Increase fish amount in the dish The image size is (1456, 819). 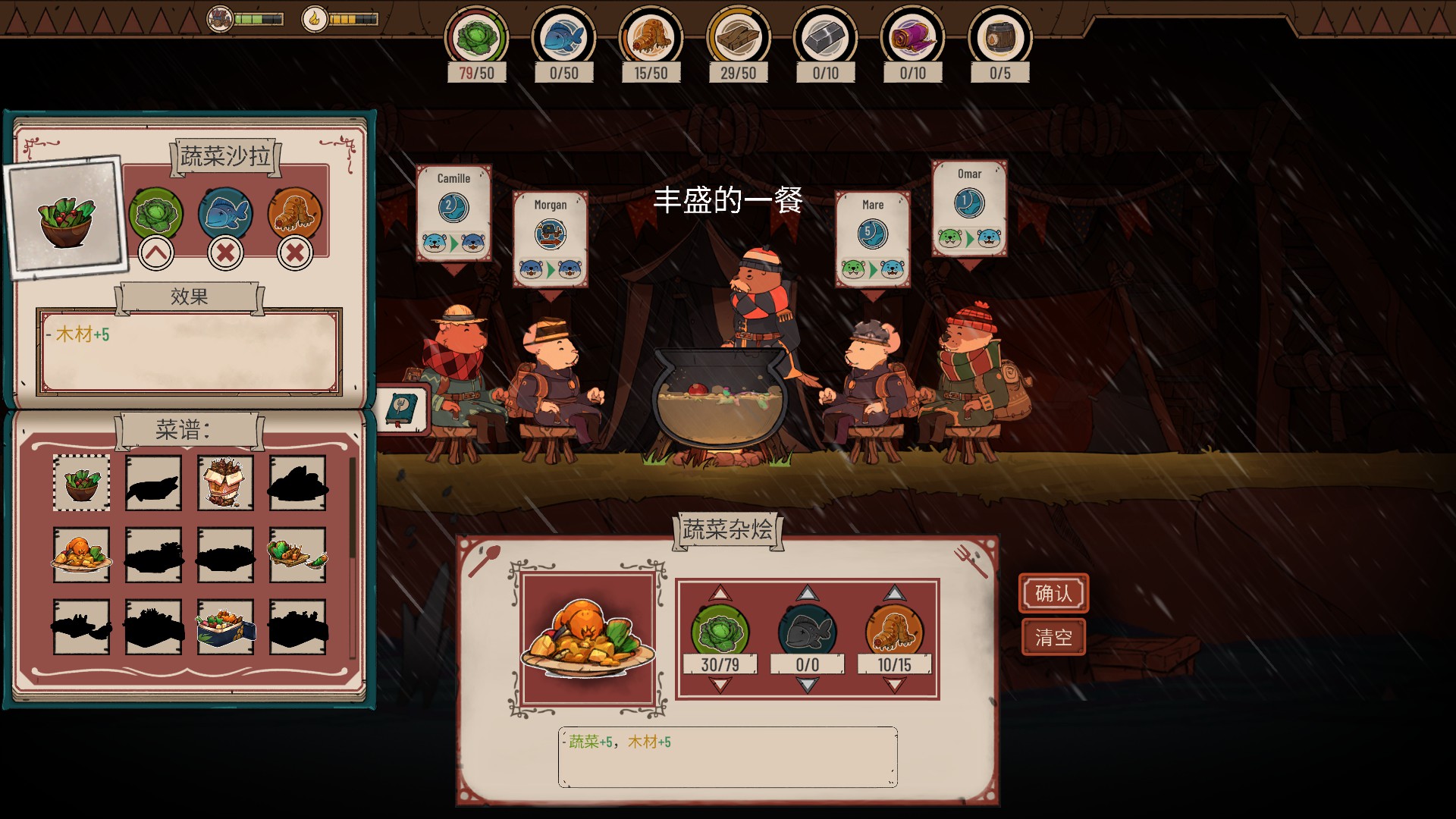(807, 593)
